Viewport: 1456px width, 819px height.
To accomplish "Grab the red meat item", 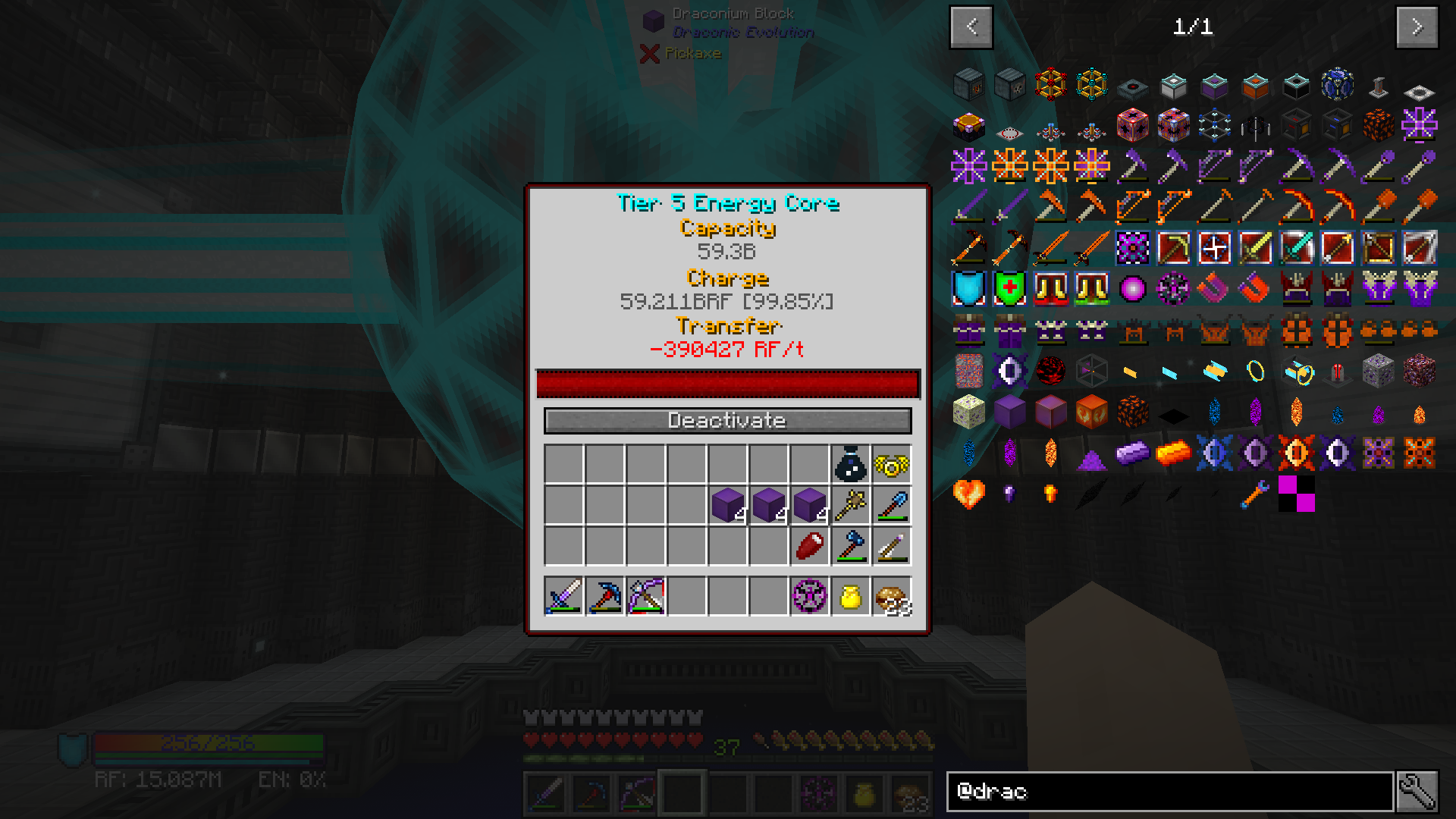I will (x=810, y=546).
